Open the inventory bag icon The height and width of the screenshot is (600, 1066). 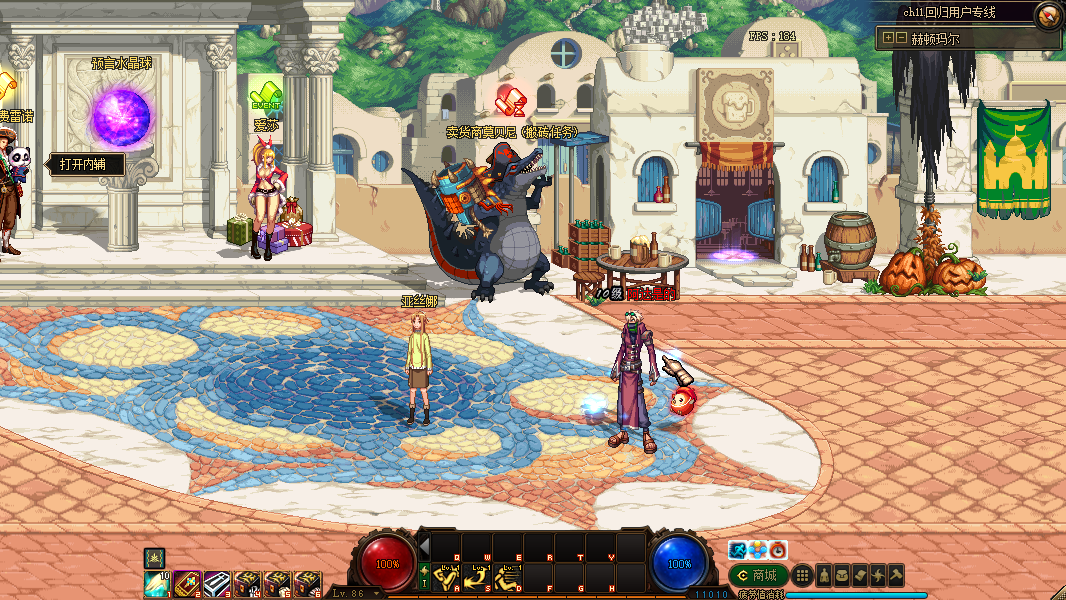tap(842, 575)
